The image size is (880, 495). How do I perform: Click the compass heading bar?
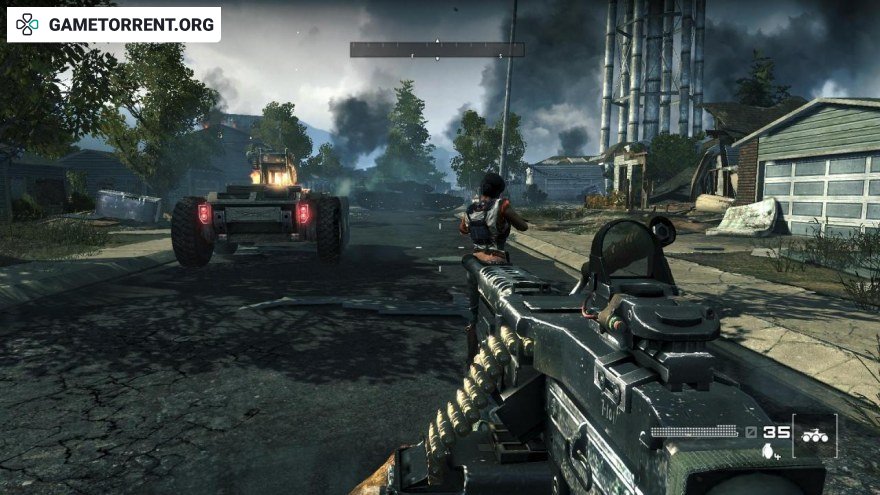[x=437, y=49]
